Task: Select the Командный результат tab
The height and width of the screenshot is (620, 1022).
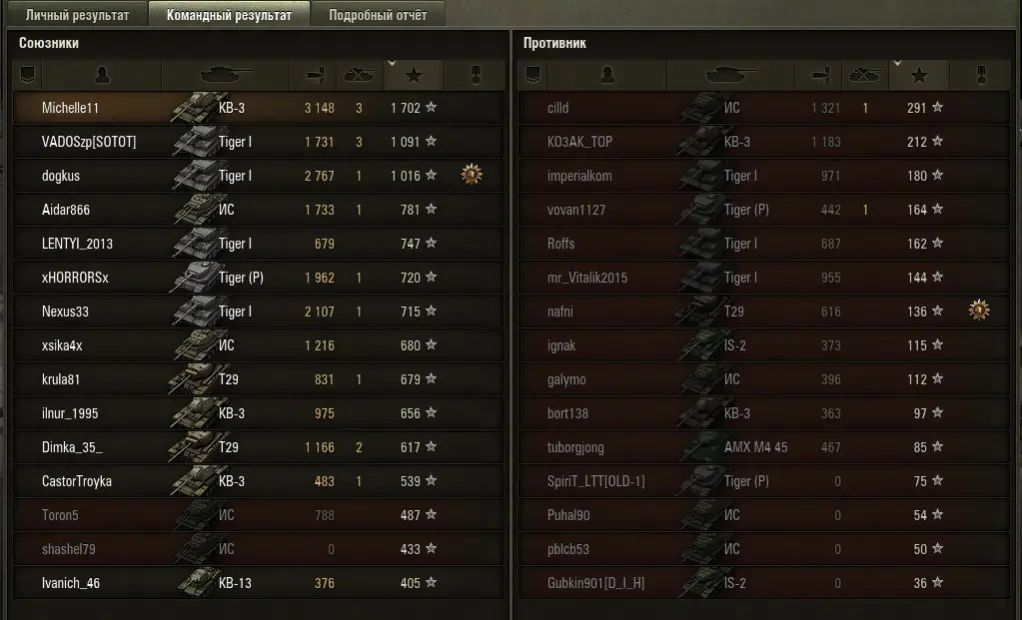Action: point(229,15)
